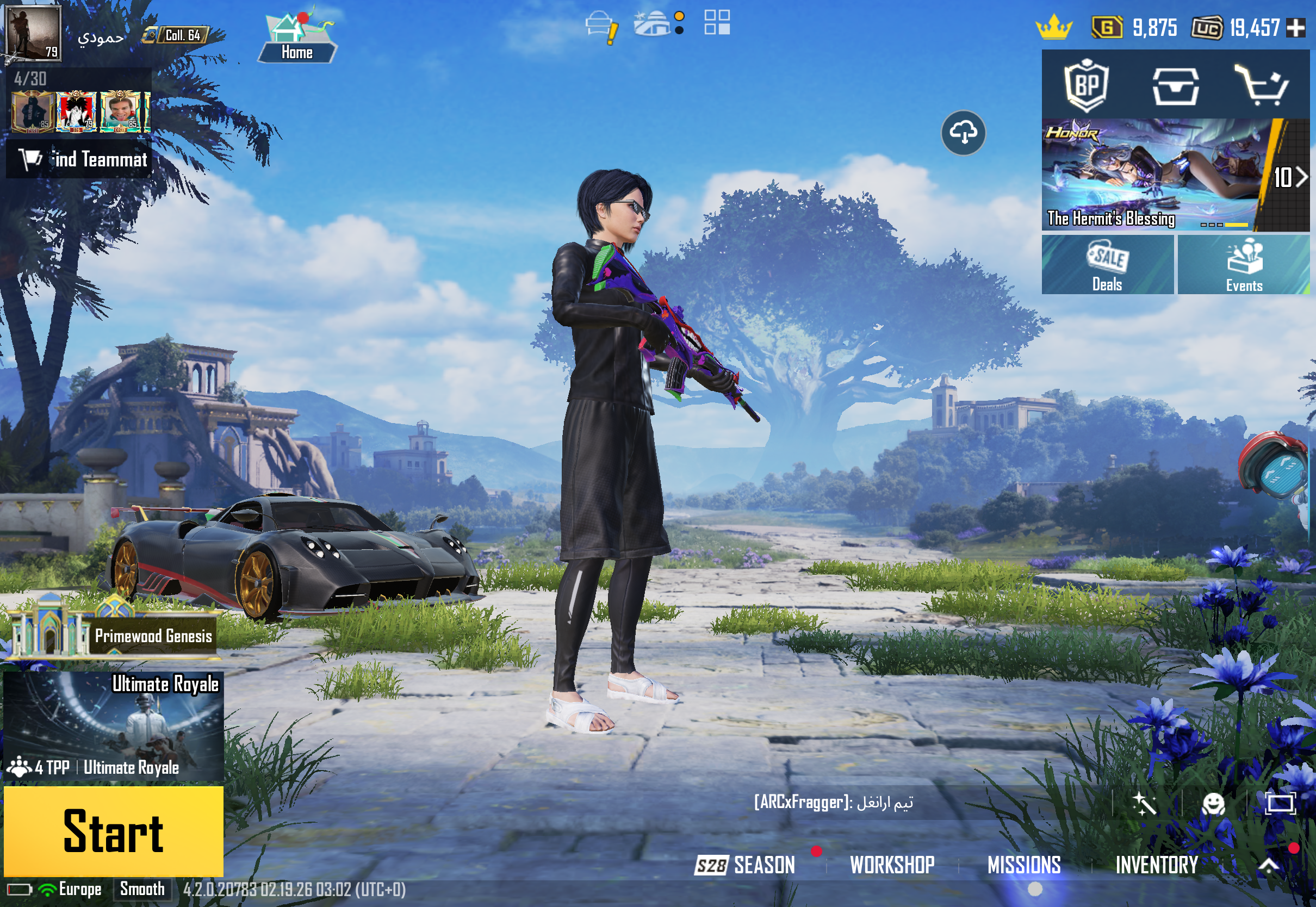Open the player profile avatar

tap(33, 33)
